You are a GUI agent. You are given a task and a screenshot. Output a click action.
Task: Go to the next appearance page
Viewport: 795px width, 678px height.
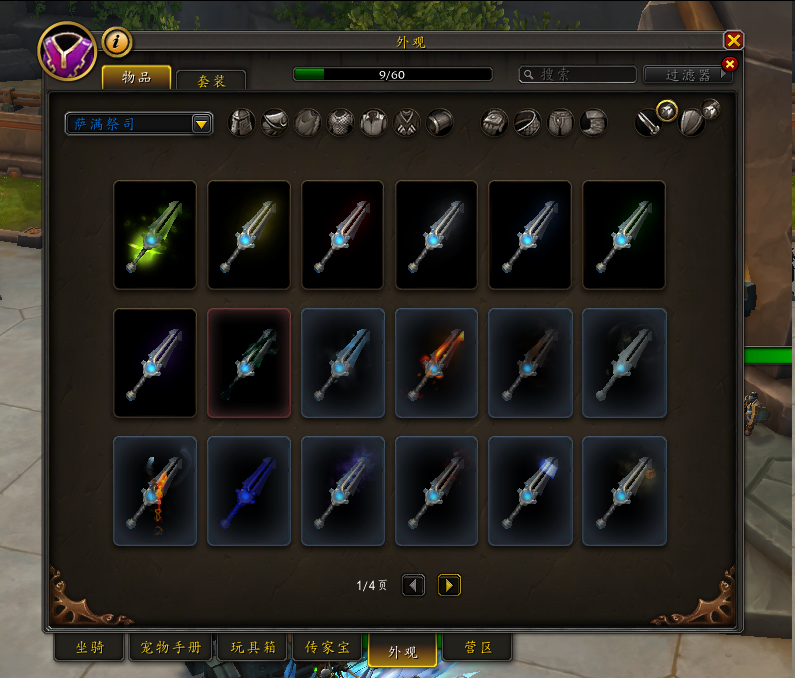coord(449,585)
